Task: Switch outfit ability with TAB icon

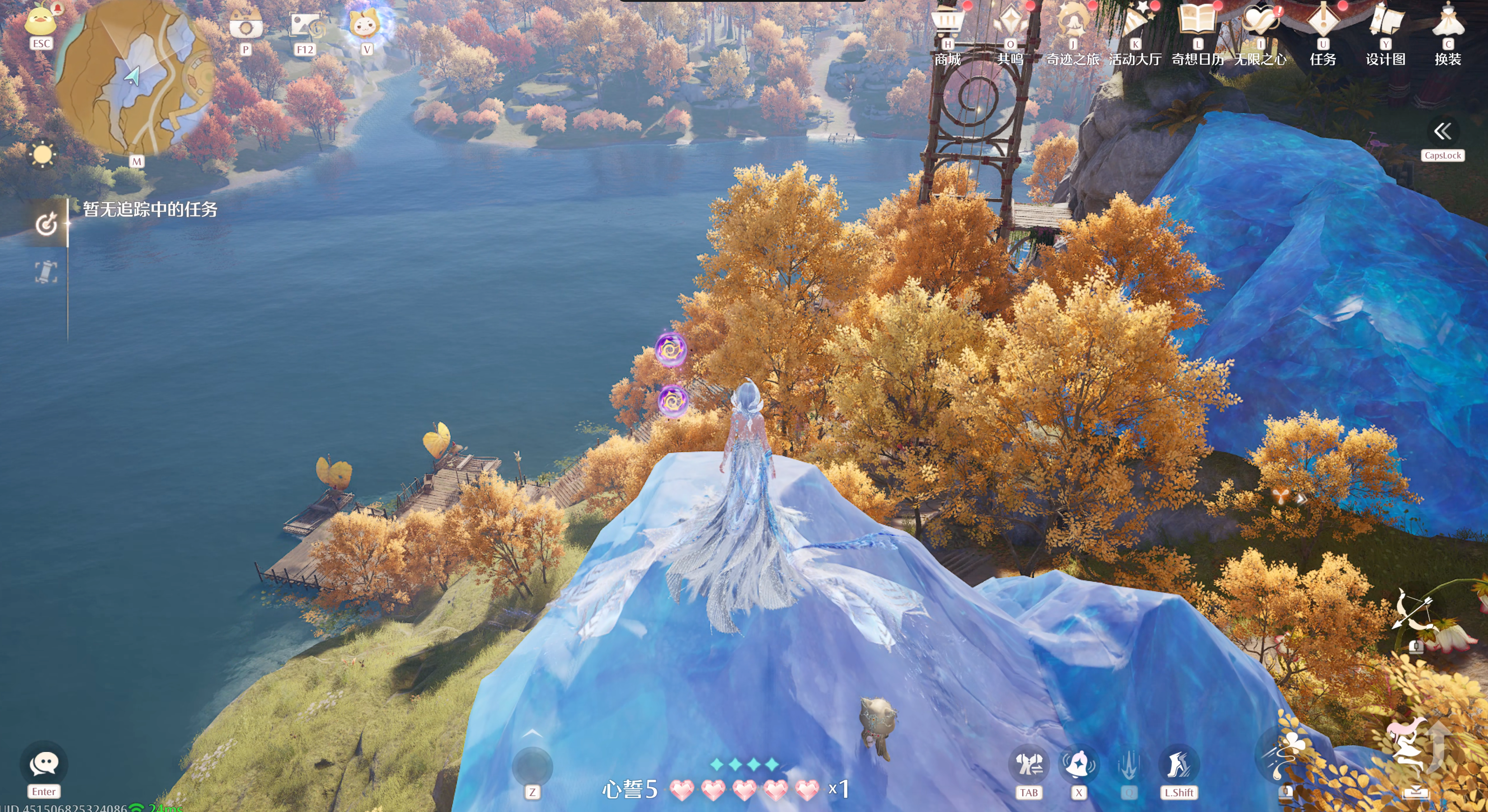Action: point(1028,765)
